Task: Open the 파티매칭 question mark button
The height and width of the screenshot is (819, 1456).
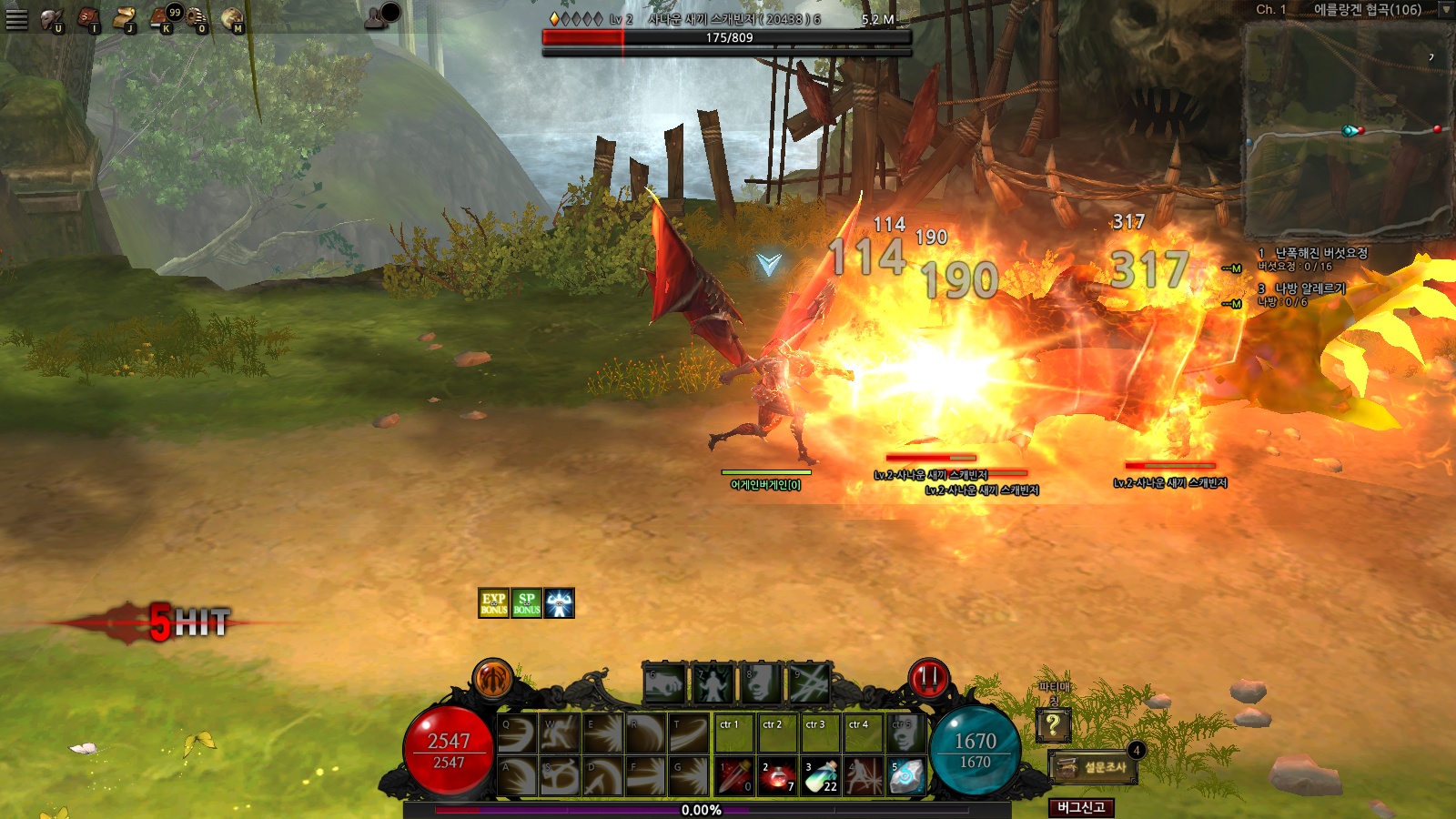Action: (x=1053, y=725)
